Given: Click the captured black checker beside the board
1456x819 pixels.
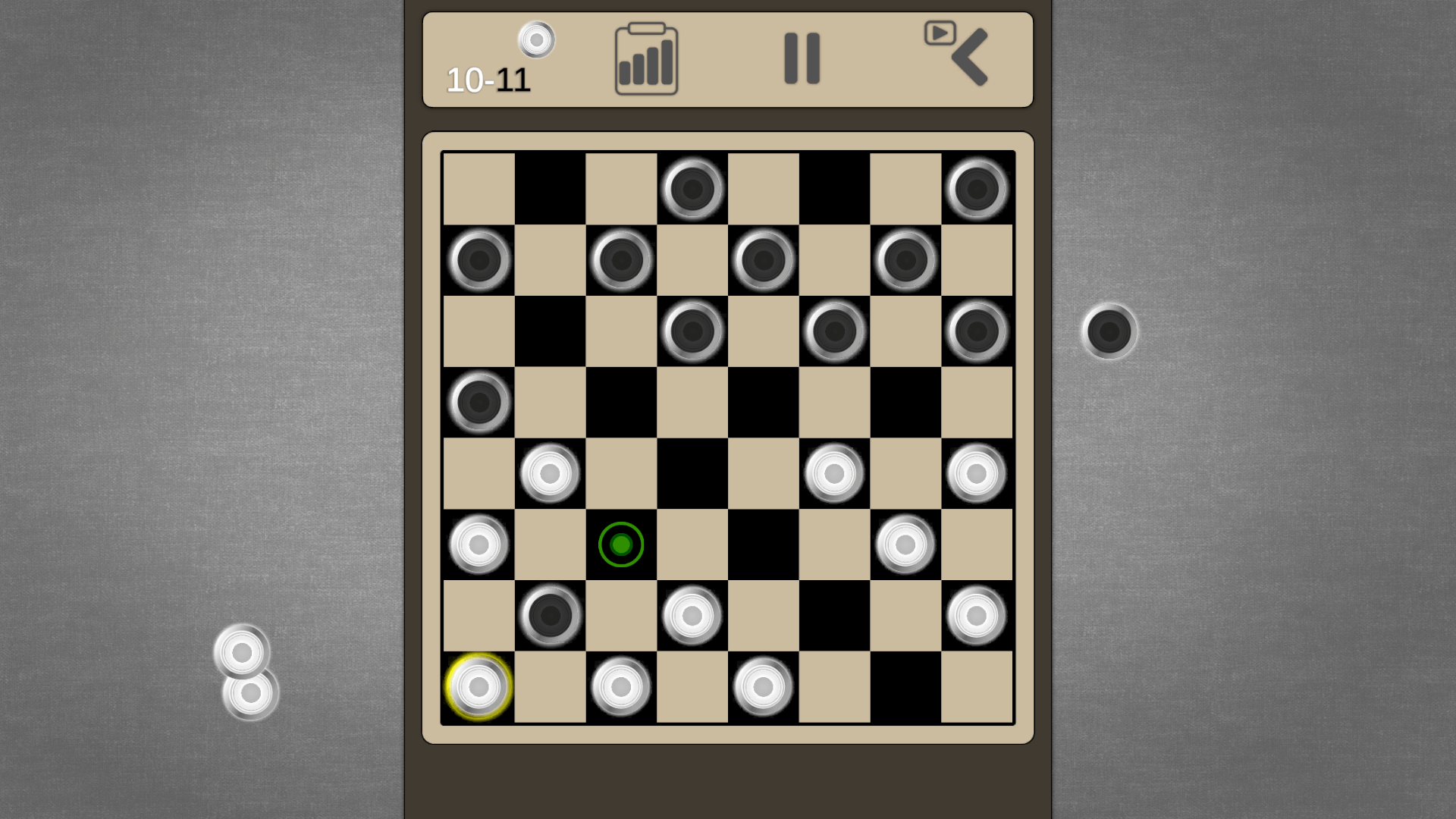Looking at the screenshot, I should click(x=1108, y=332).
